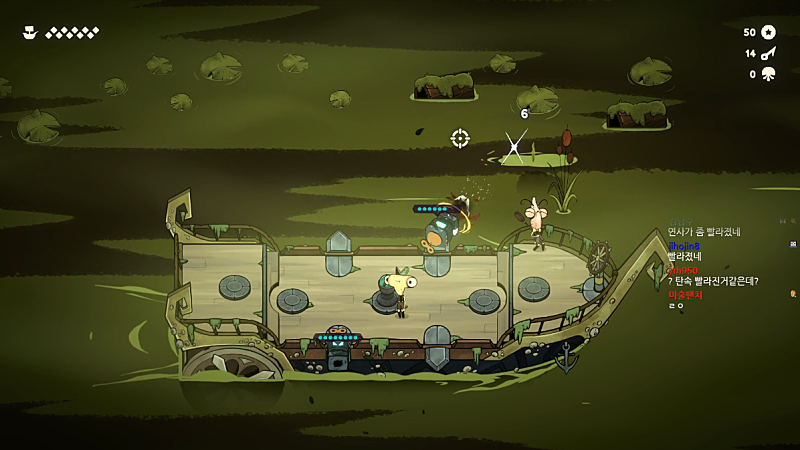Select the tentacle currency icon
This screenshot has width=800, height=450.
click(x=768, y=74)
